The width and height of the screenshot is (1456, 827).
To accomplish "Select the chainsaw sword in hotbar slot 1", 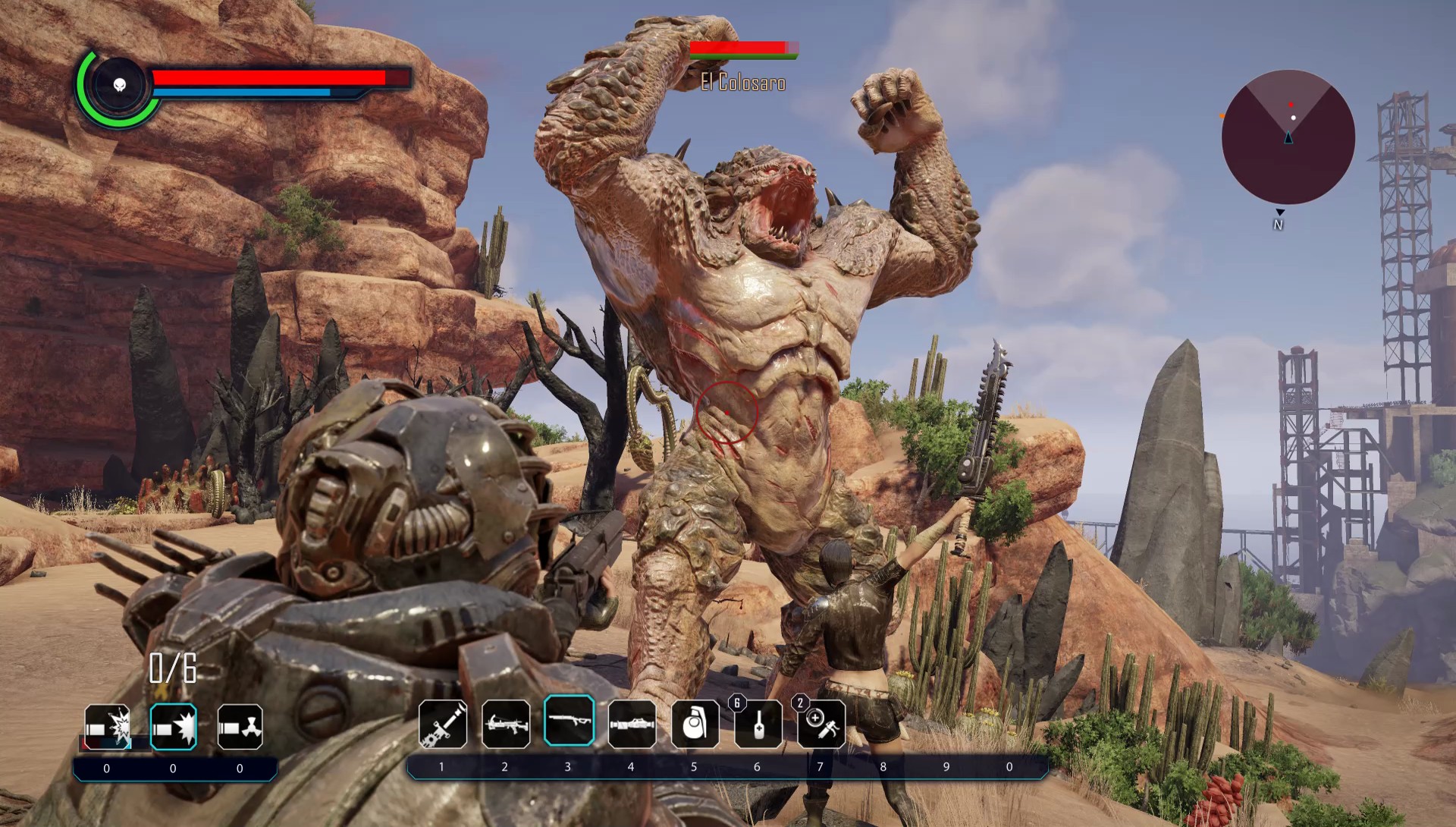I will [443, 722].
